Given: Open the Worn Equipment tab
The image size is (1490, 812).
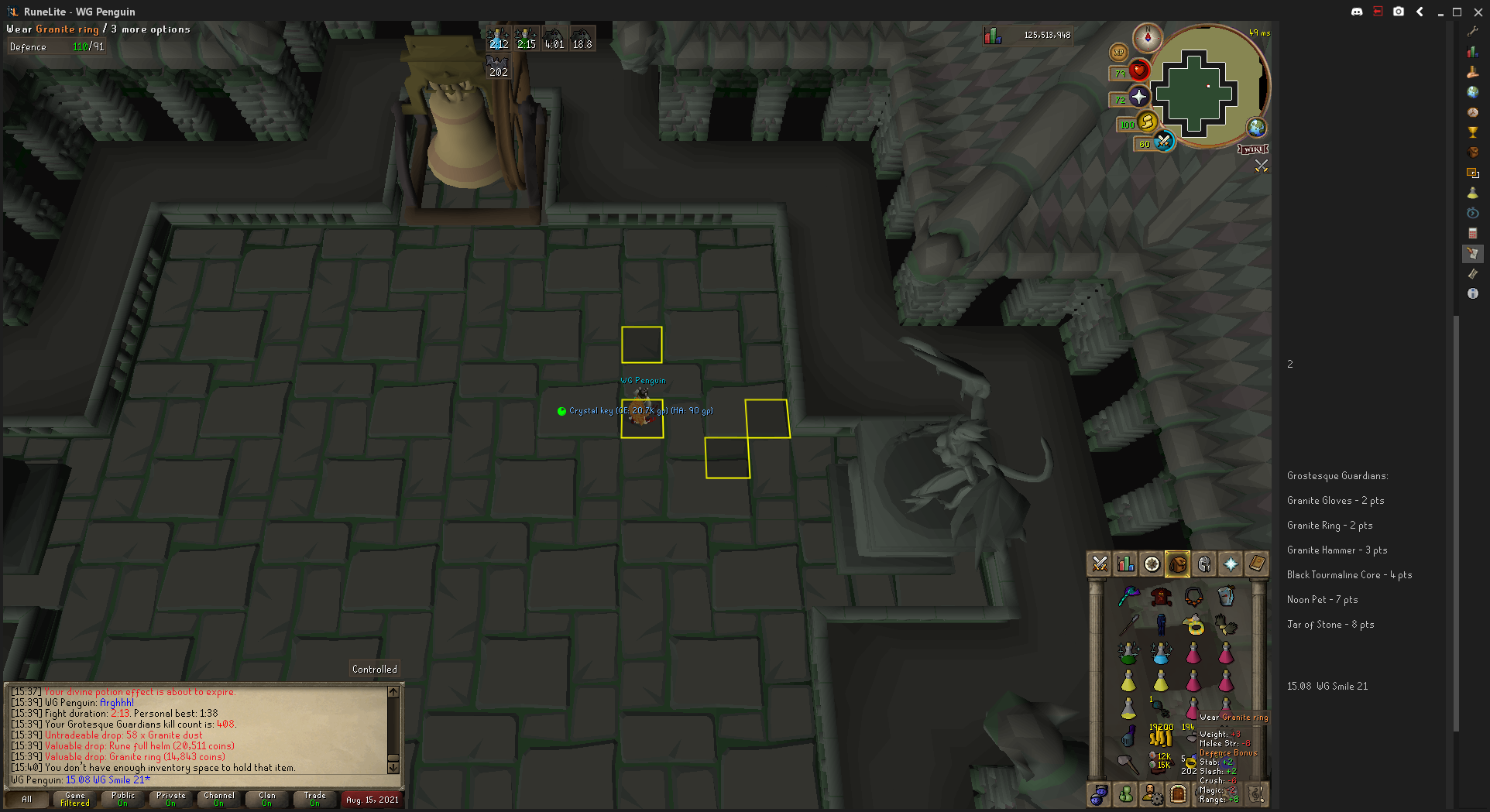Looking at the screenshot, I should pos(1204,564).
